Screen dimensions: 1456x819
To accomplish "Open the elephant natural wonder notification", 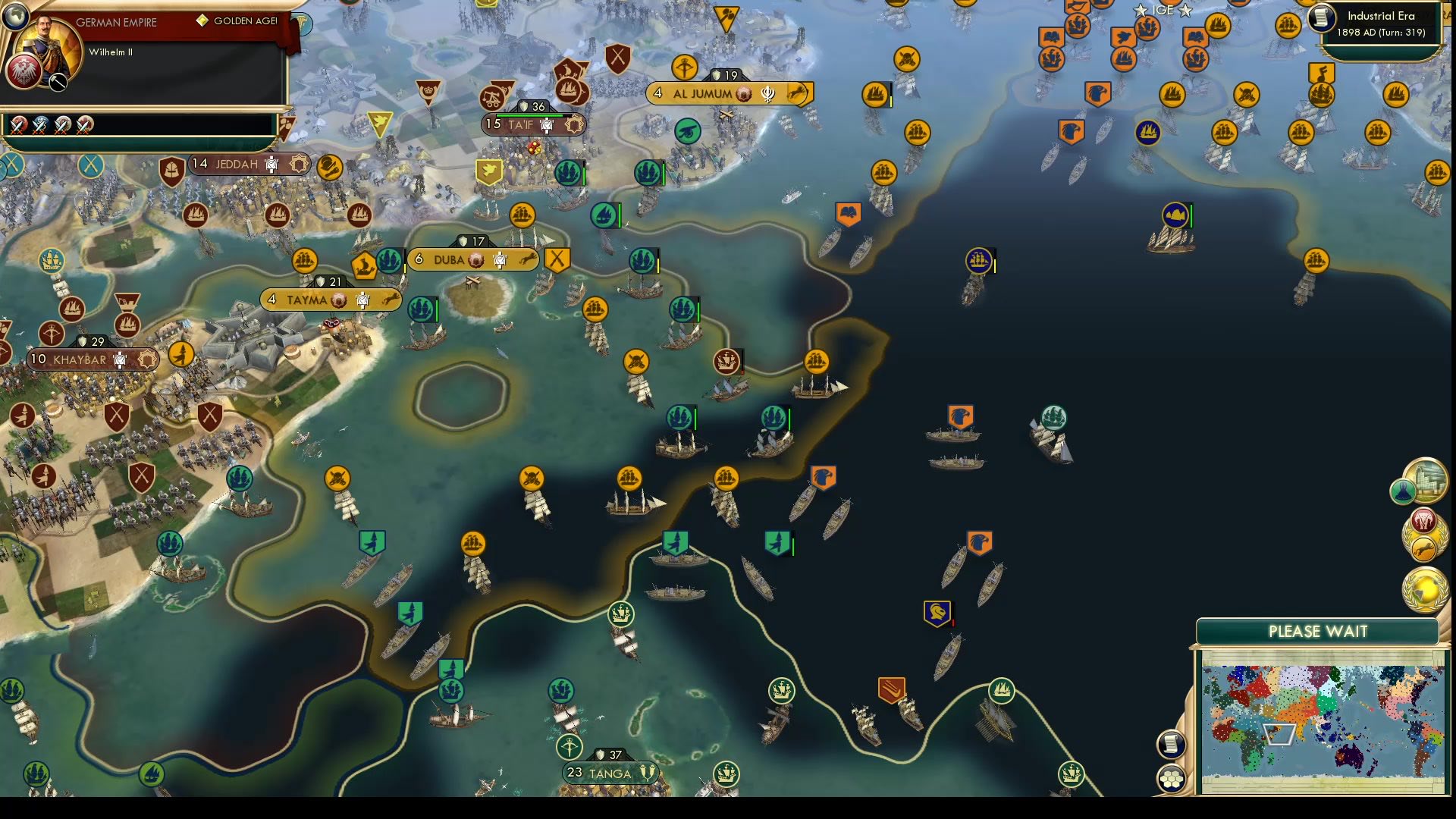I will coord(1423,520).
